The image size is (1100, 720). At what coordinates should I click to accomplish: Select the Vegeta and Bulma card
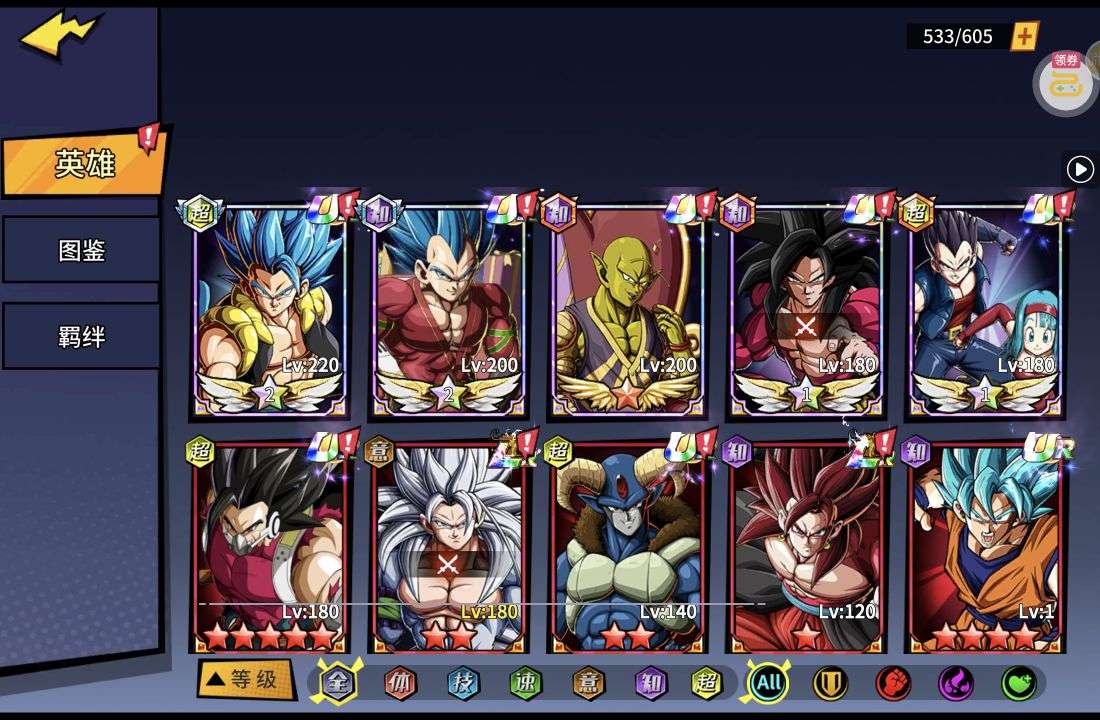click(986, 310)
